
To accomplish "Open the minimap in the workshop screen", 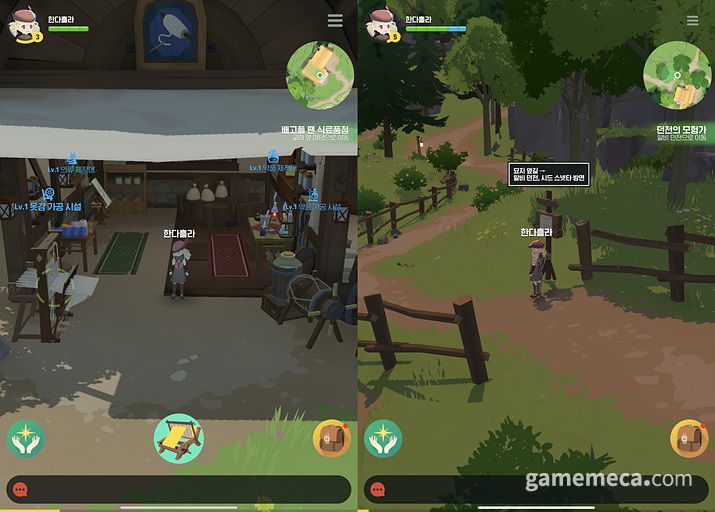I will pyautogui.click(x=320, y=74).
